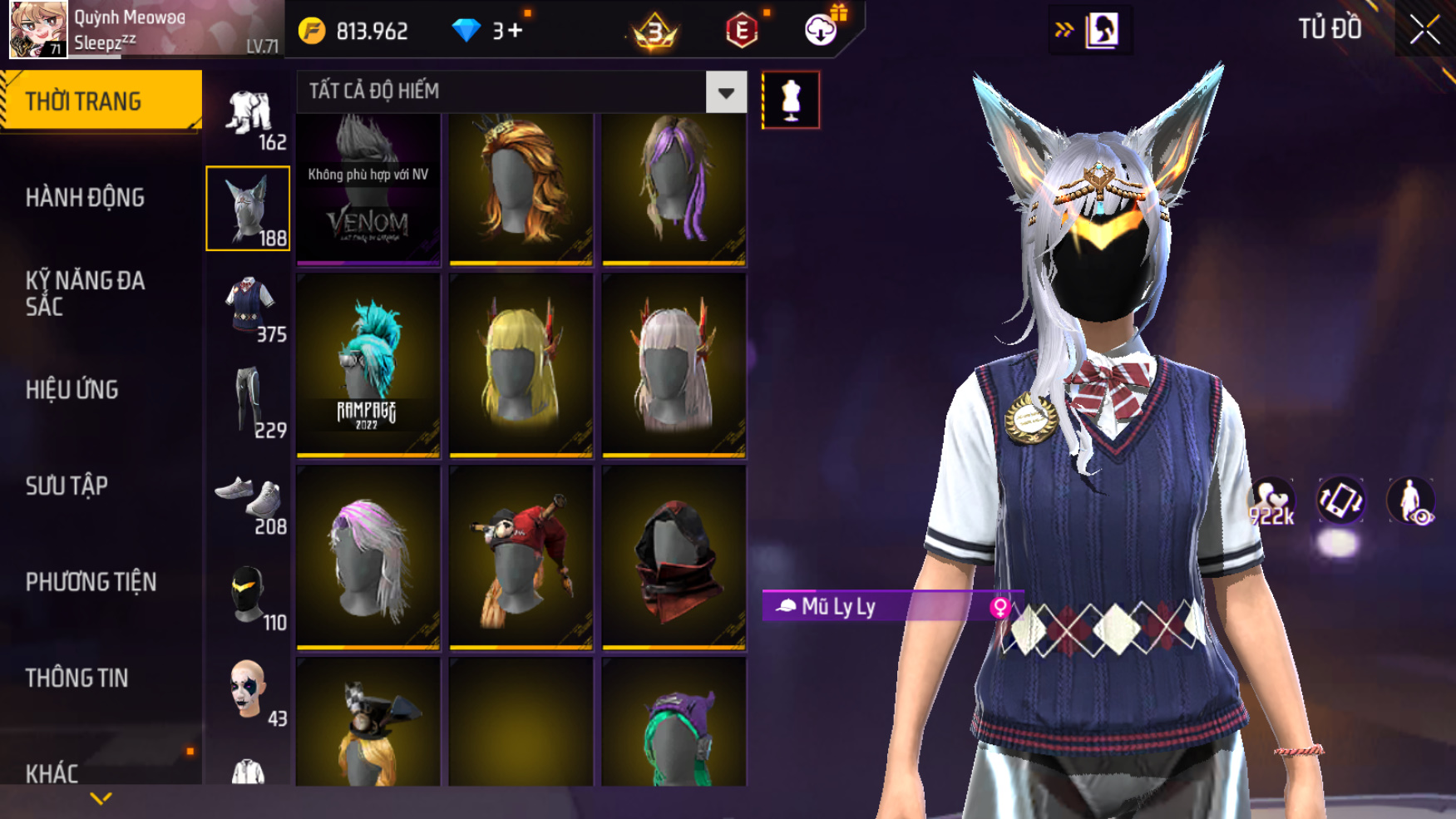Viewport: 1456px width, 819px height.
Task: Select the pants category with 229 items
Action: 248,402
